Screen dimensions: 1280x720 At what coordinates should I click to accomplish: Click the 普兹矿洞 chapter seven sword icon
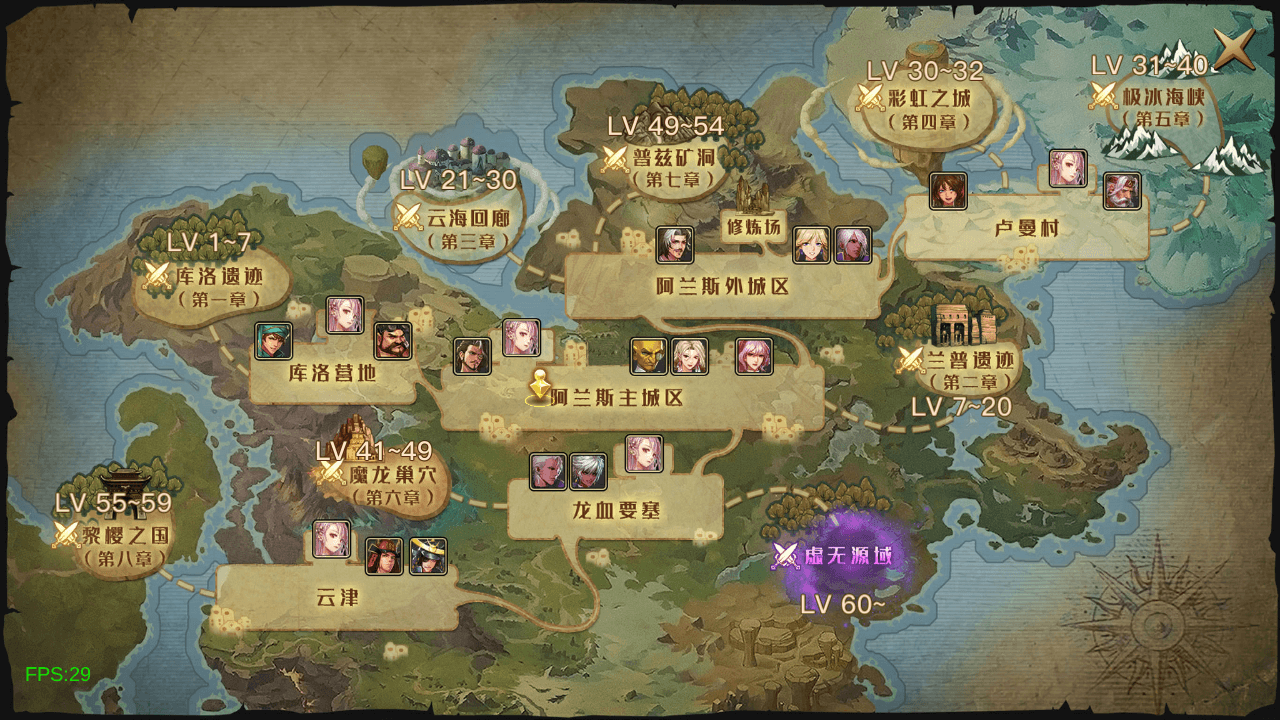tap(615, 158)
